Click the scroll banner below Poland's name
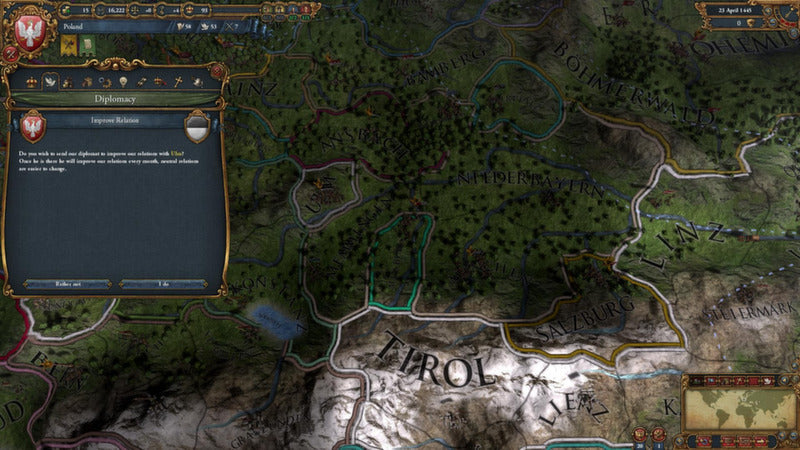 (88, 44)
